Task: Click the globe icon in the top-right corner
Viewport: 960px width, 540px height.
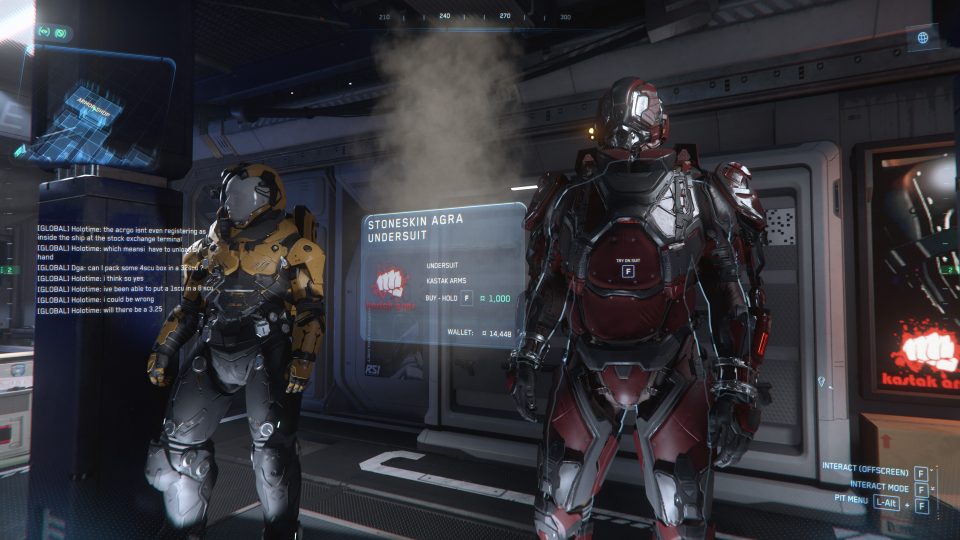Action: point(922,38)
